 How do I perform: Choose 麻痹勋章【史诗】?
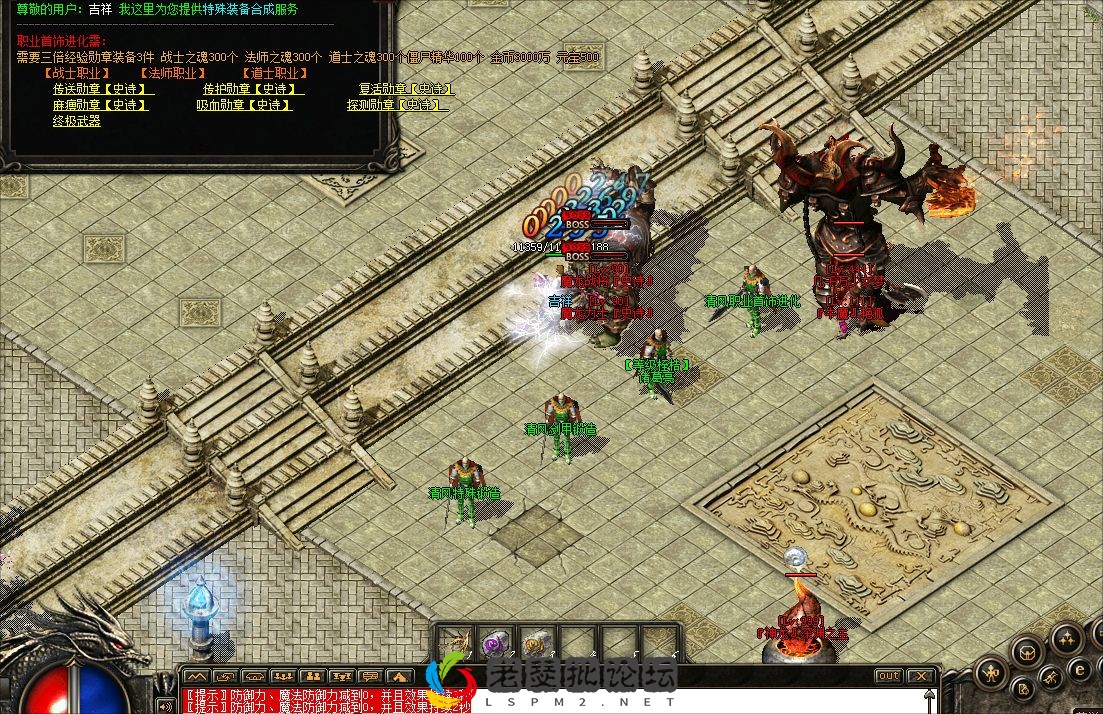tap(100, 105)
